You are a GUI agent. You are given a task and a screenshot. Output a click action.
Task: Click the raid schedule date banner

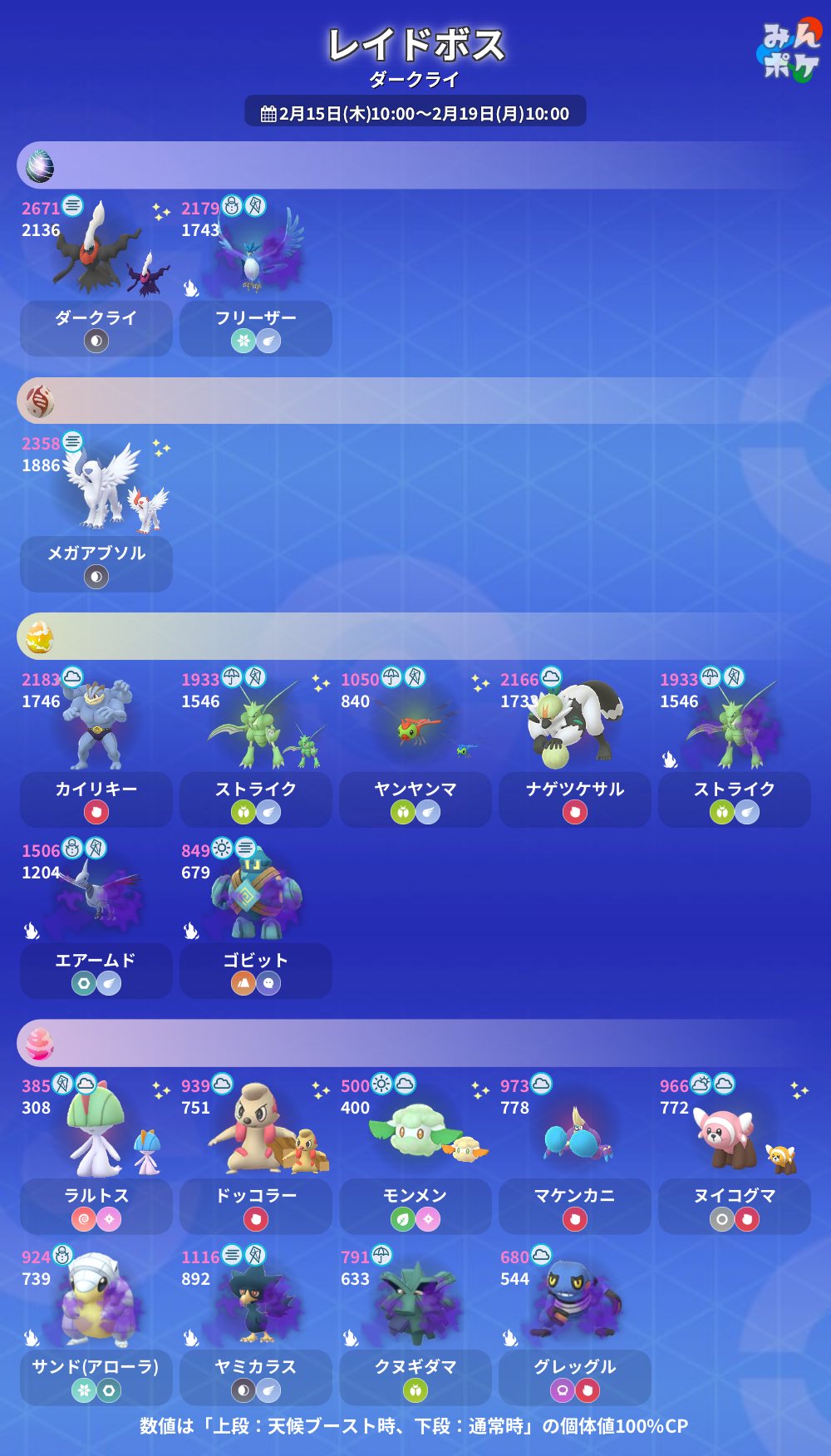click(415, 113)
